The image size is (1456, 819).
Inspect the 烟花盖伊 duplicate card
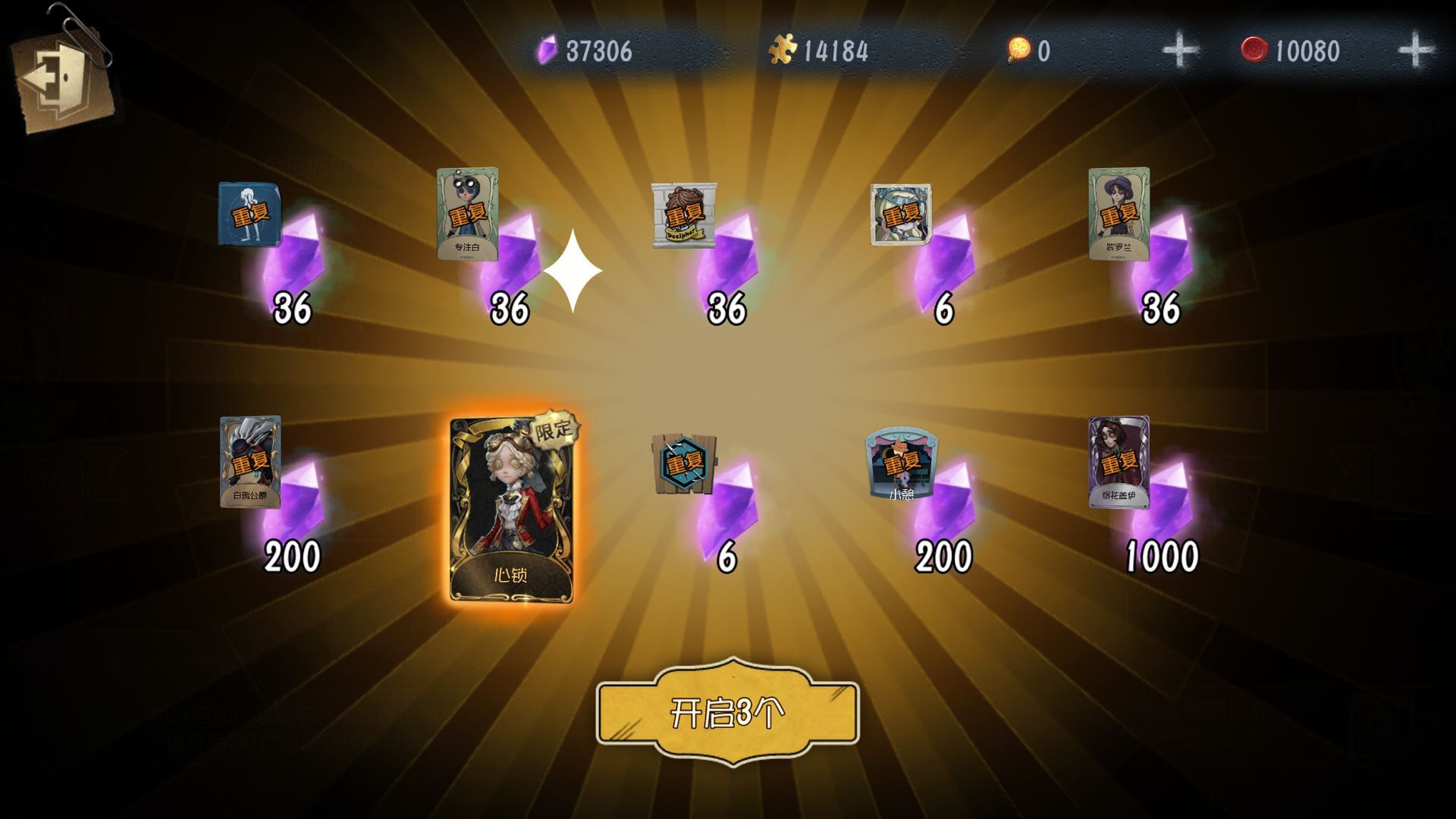pos(1119,462)
